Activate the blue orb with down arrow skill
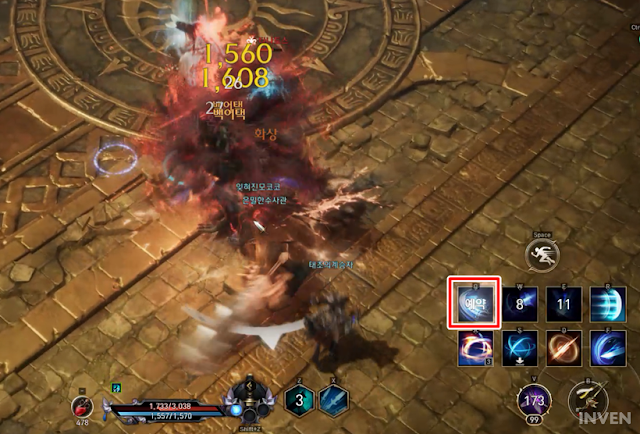Image resolution: width=640 pixels, height=434 pixels. [x=518, y=347]
